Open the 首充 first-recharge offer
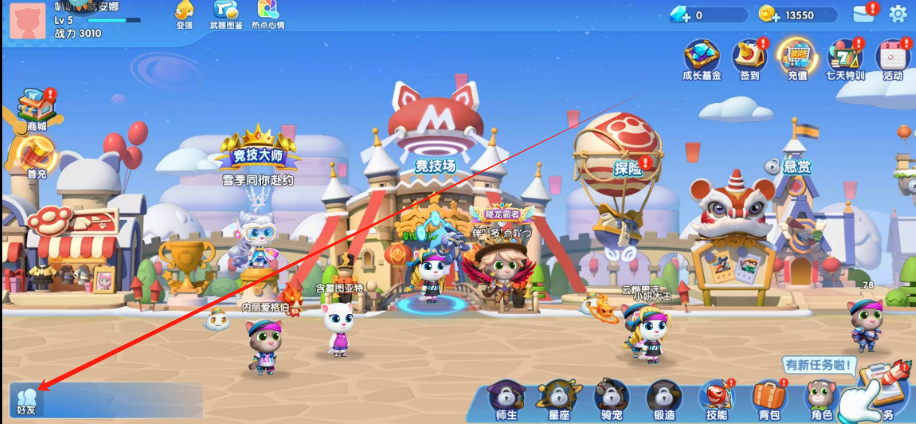This screenshot has height=424, width=916. (36, 157)
